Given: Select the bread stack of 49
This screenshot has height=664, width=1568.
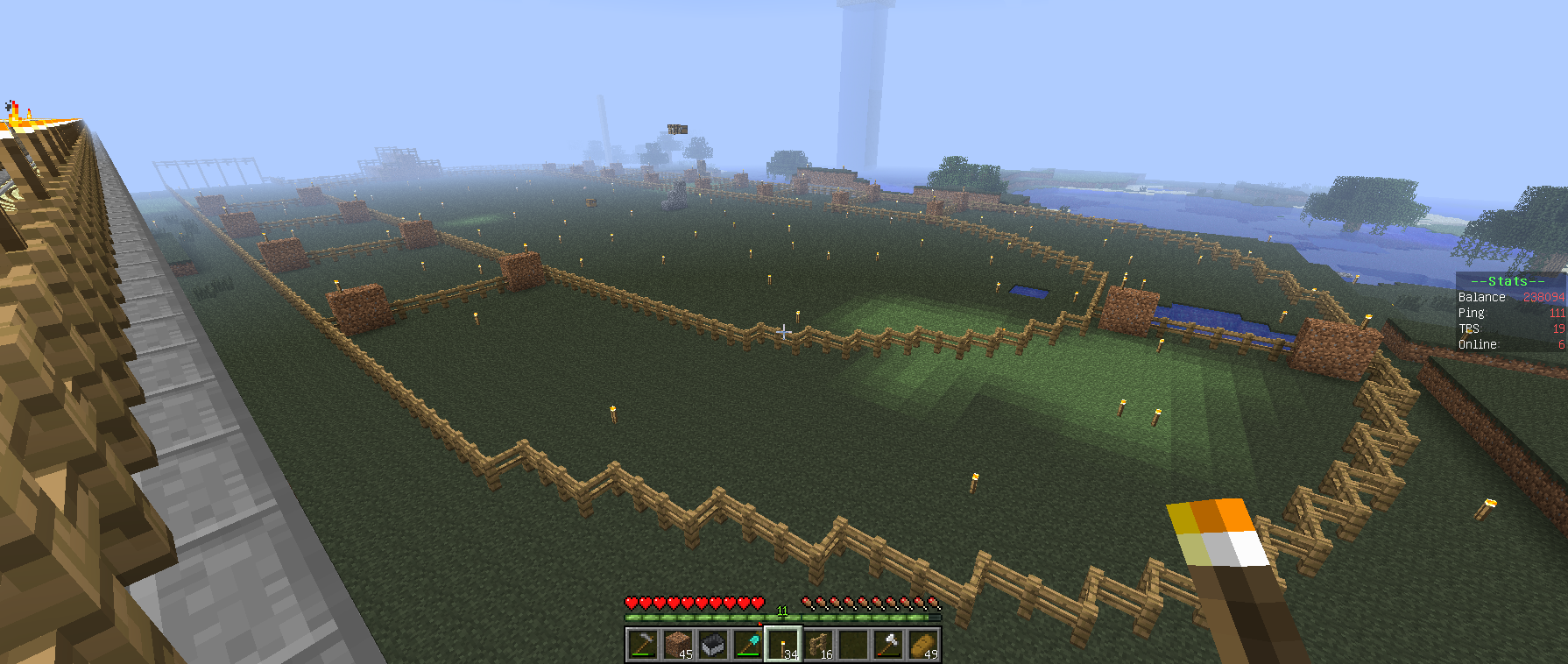Looking at the screenshot, I should (x=923, y=645).
